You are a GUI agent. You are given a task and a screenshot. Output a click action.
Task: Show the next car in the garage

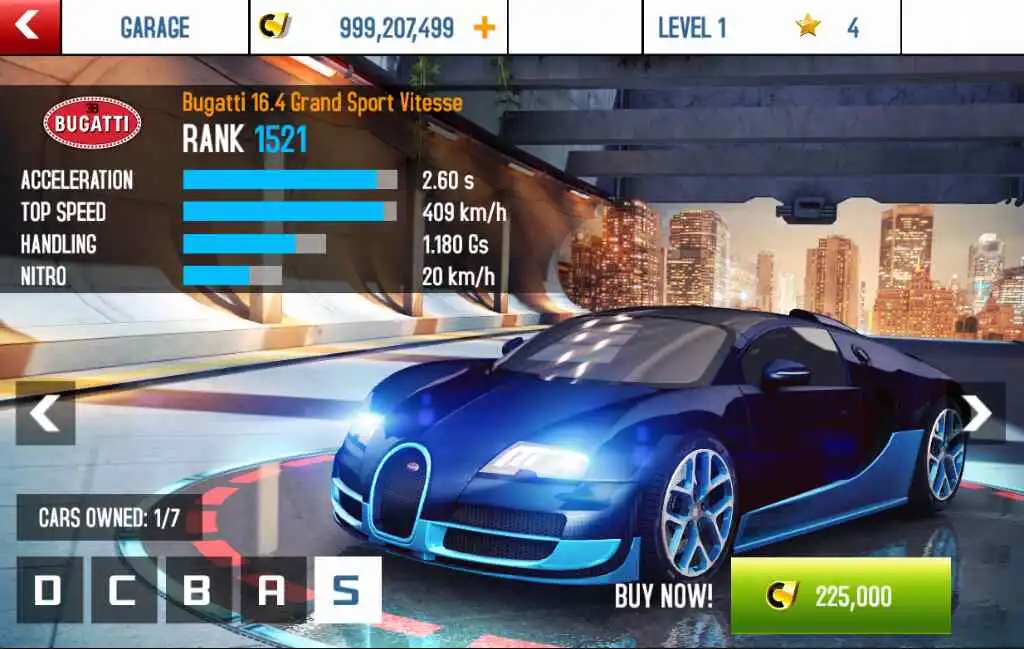[978, 412]
